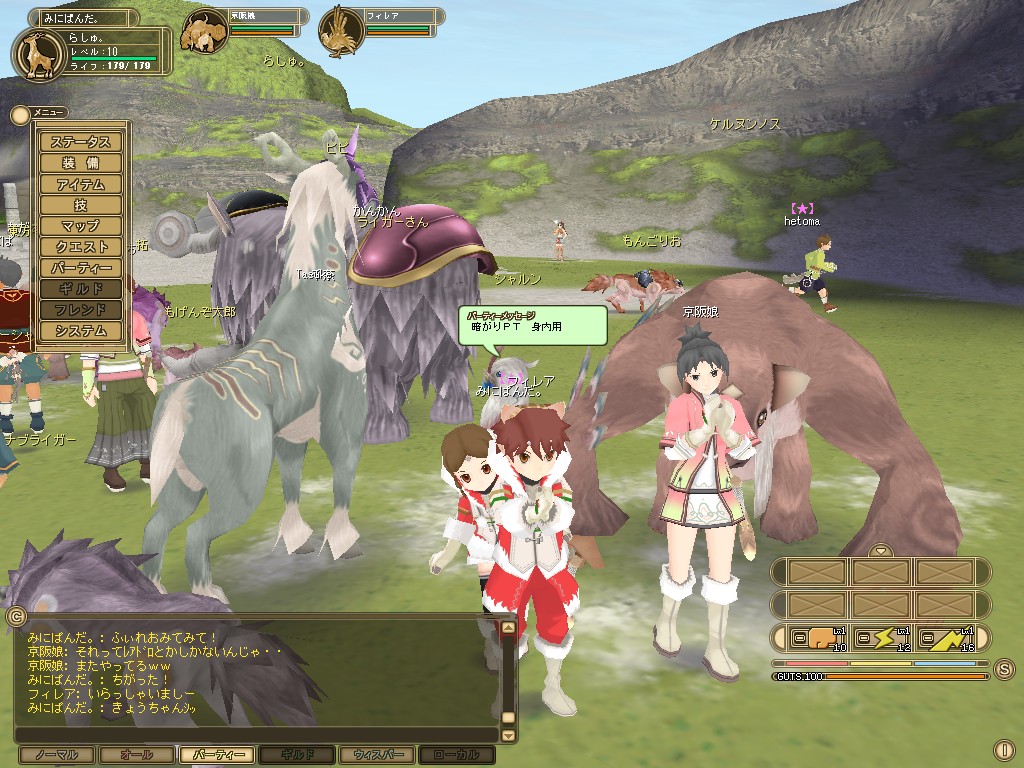The image size is (1024, 768).
Task: Open the ステータス (Status) menu entry
Action: tap(80, 142)
